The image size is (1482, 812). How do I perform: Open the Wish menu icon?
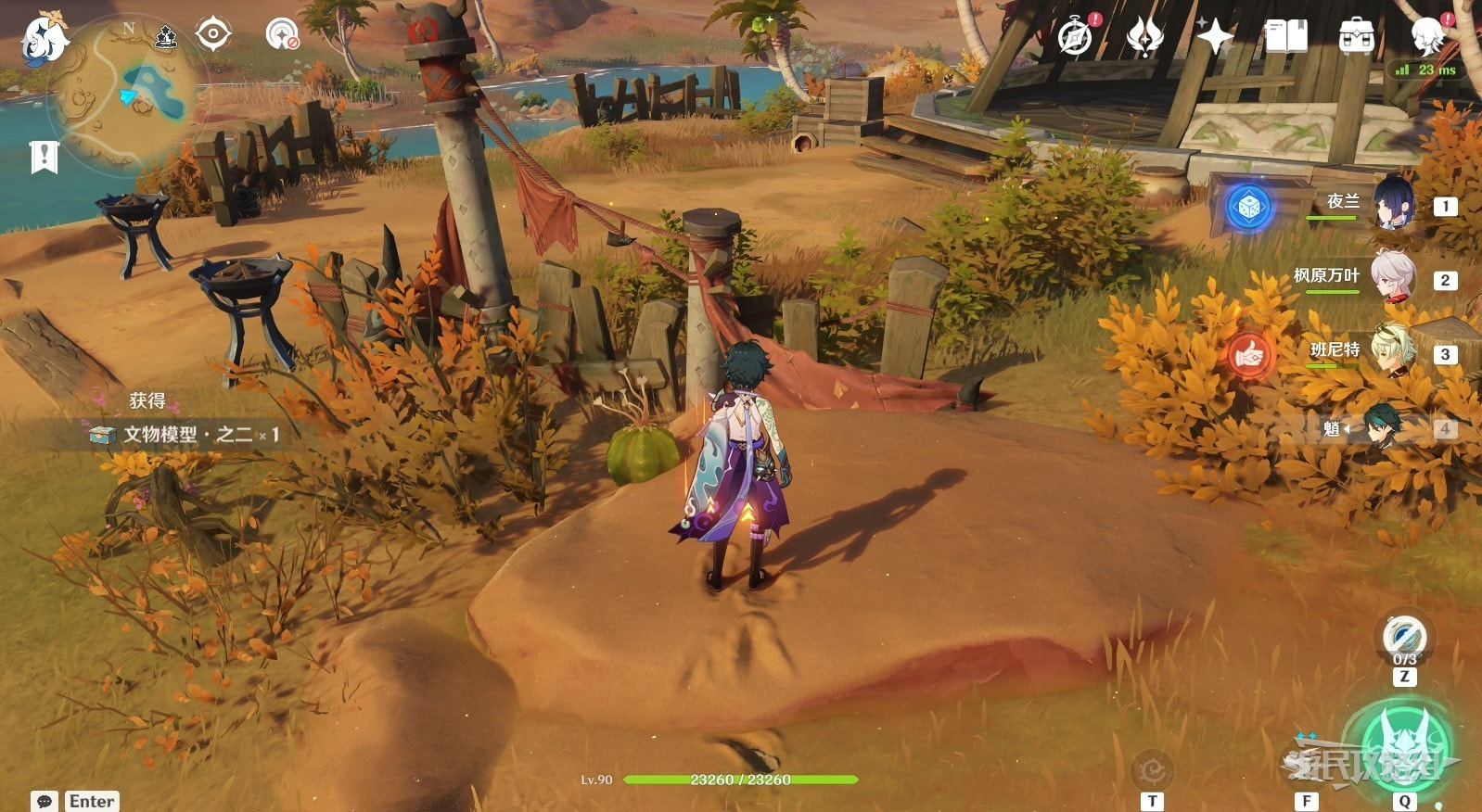(x=1144, y=38)
